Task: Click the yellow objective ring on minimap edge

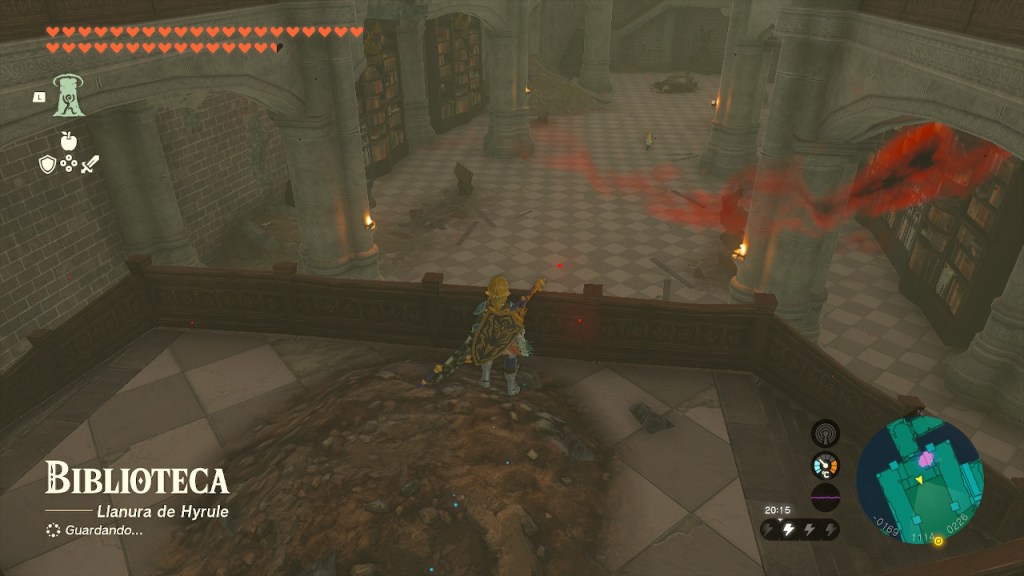Action: (938, 541)
